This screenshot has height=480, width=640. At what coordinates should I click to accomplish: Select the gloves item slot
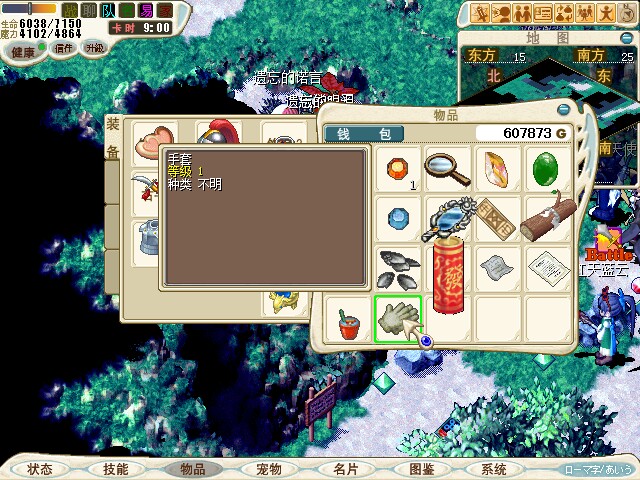[398, 319]
